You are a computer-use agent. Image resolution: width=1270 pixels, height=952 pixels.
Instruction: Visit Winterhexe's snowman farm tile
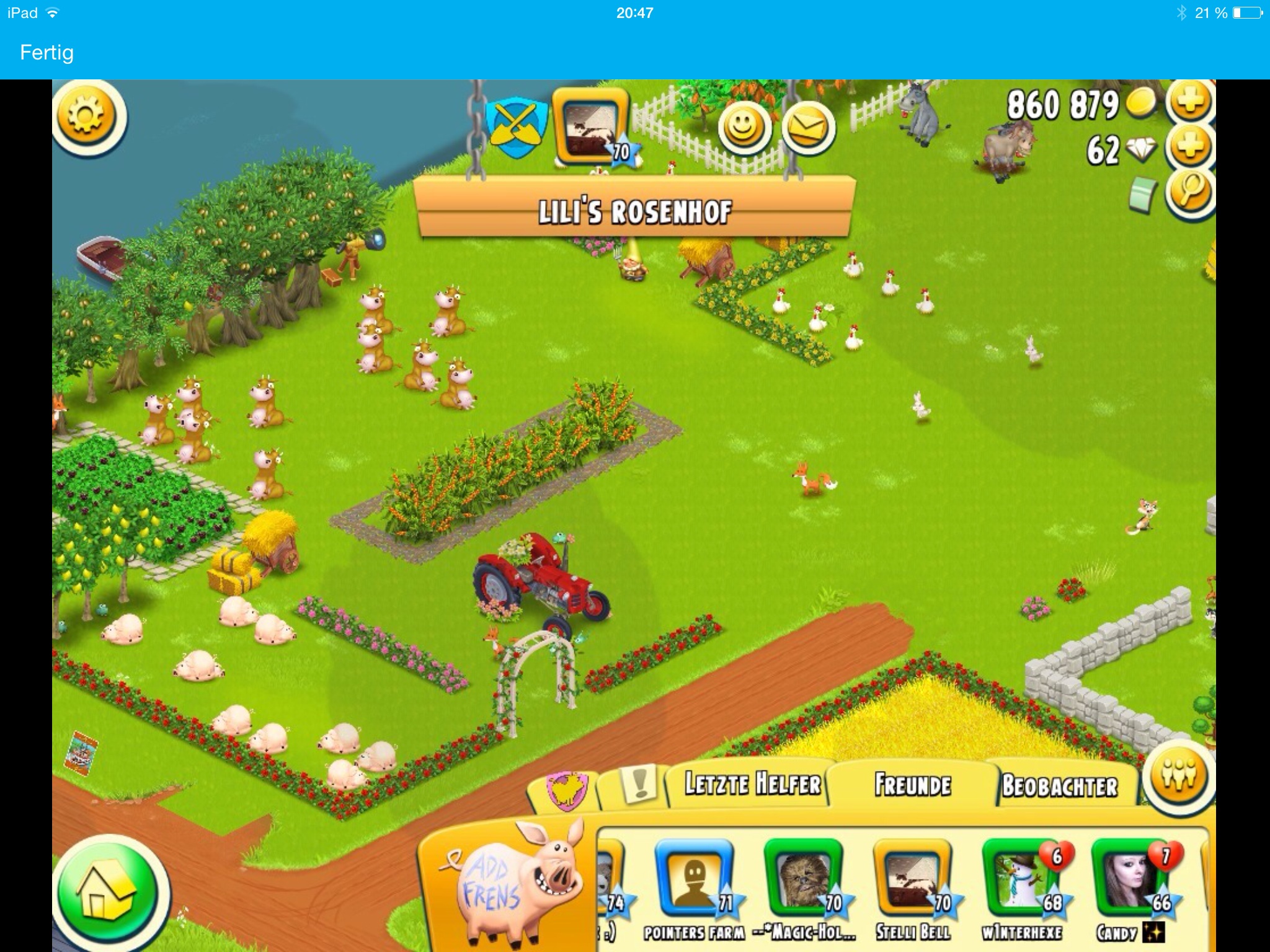tap(1021, 880)
